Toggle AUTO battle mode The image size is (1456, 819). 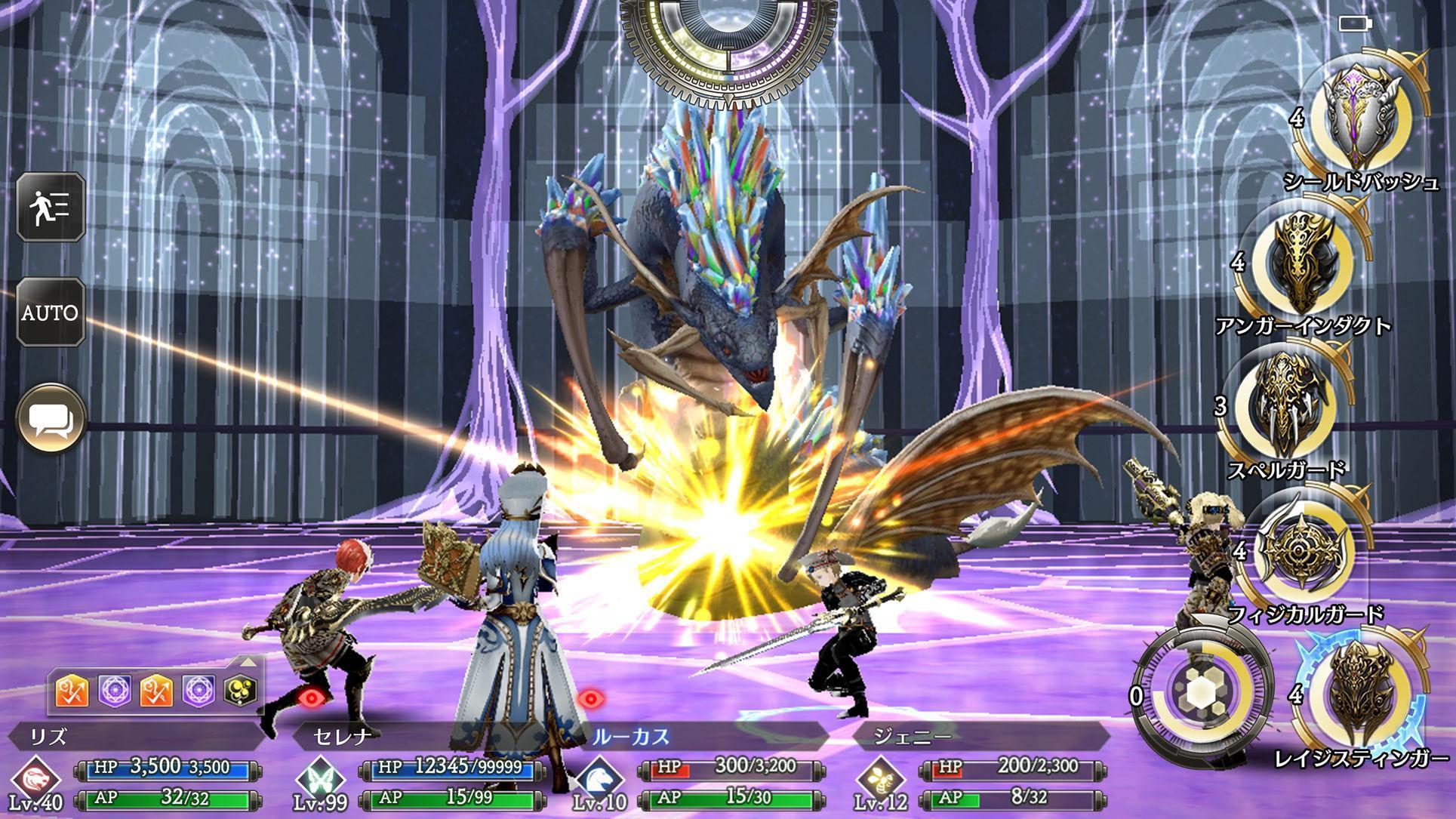[51, 312]
